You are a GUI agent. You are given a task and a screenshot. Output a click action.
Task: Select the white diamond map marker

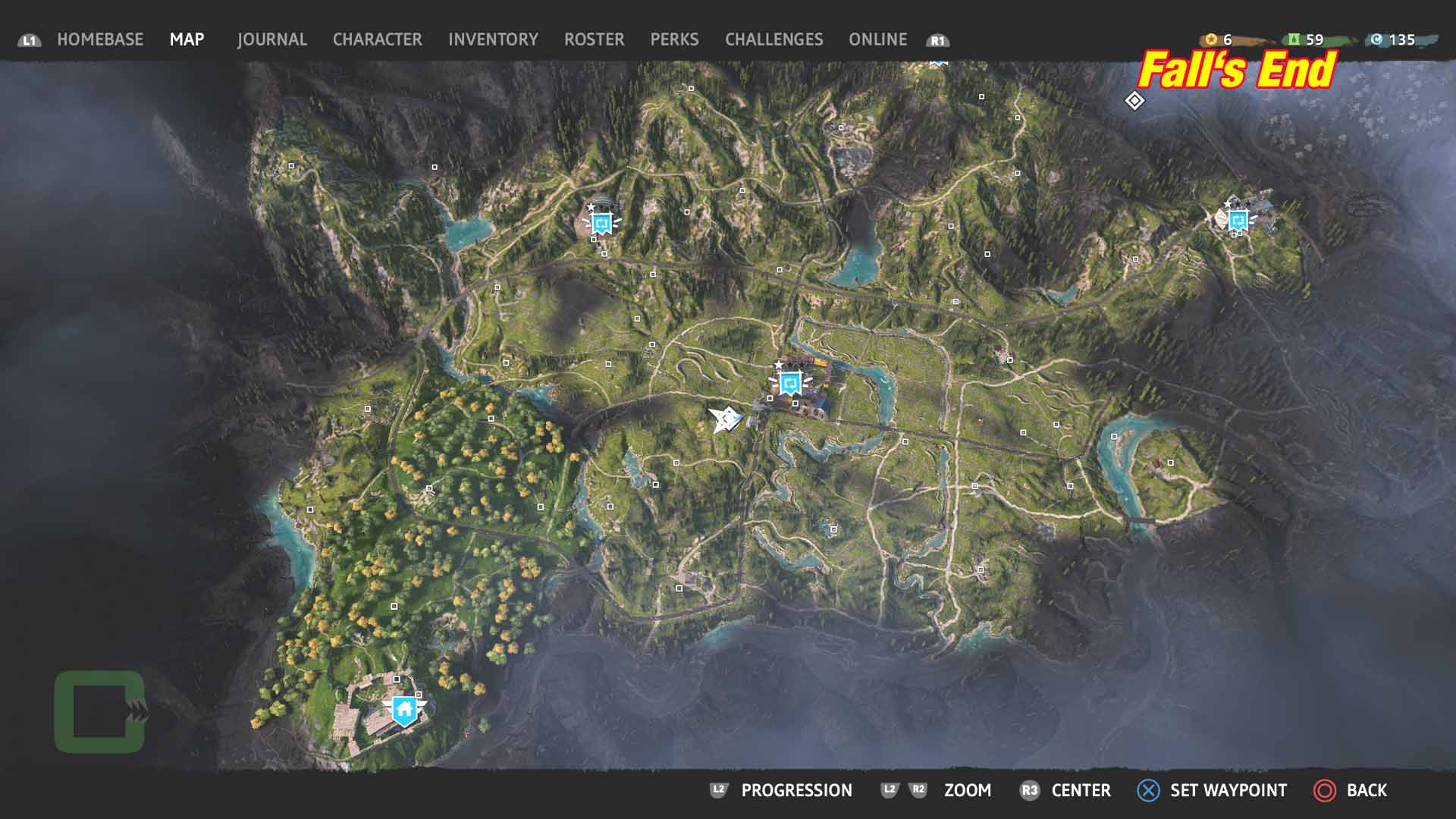(1134, 100)
